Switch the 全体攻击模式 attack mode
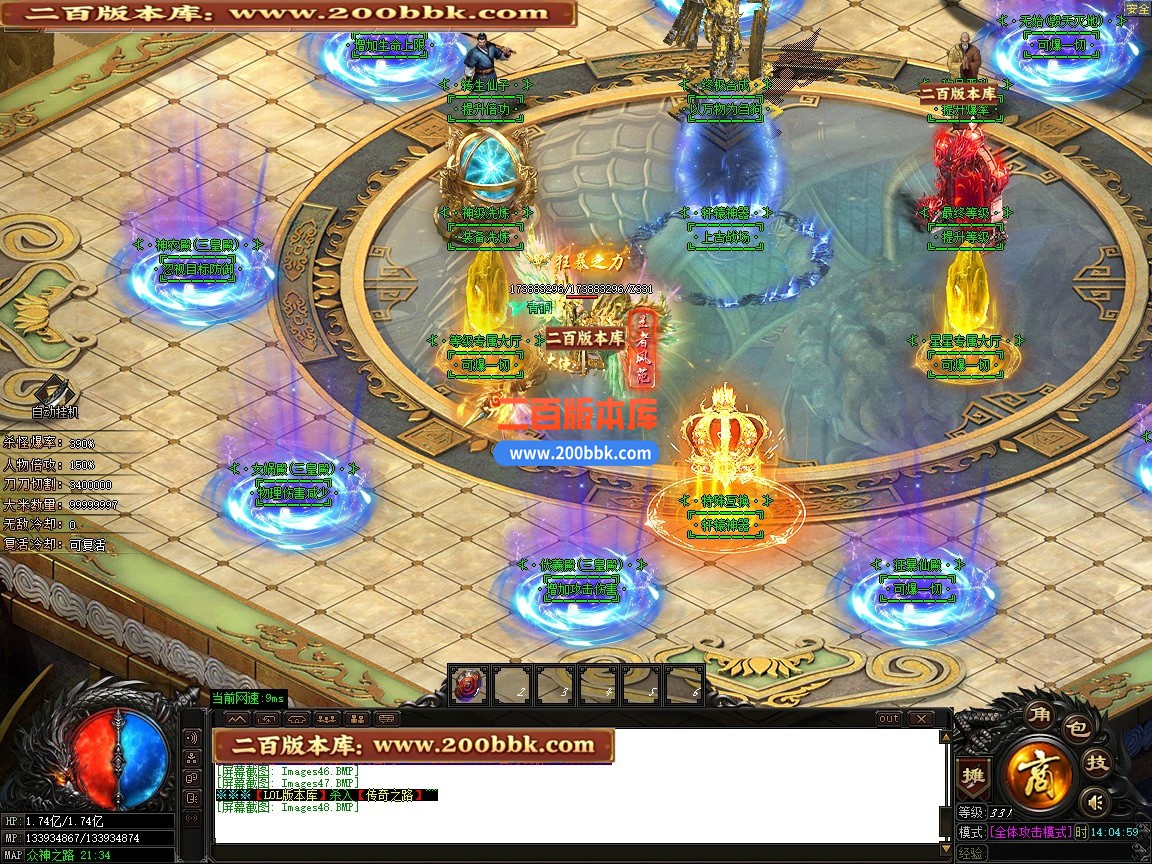 [x=1029, y=832]
